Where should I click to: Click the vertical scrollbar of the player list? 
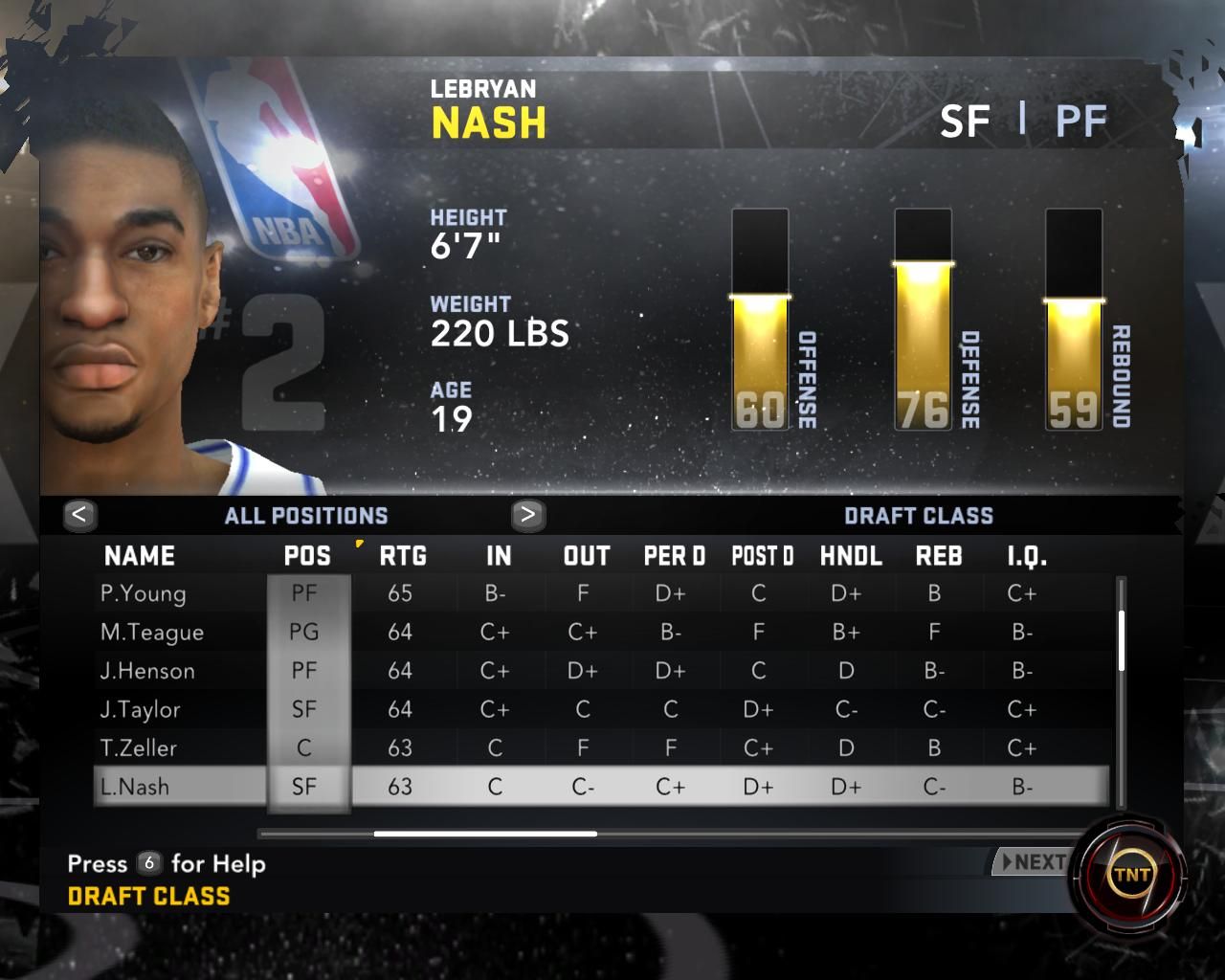(1121, 641)
